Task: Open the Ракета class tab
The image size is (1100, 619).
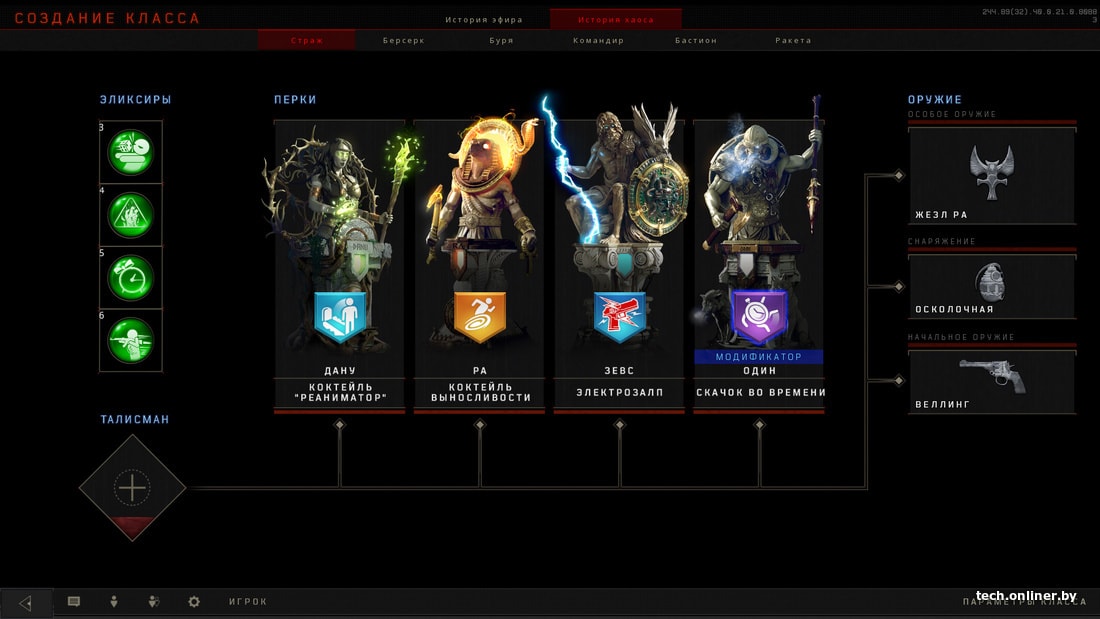Action: [793, 40]
